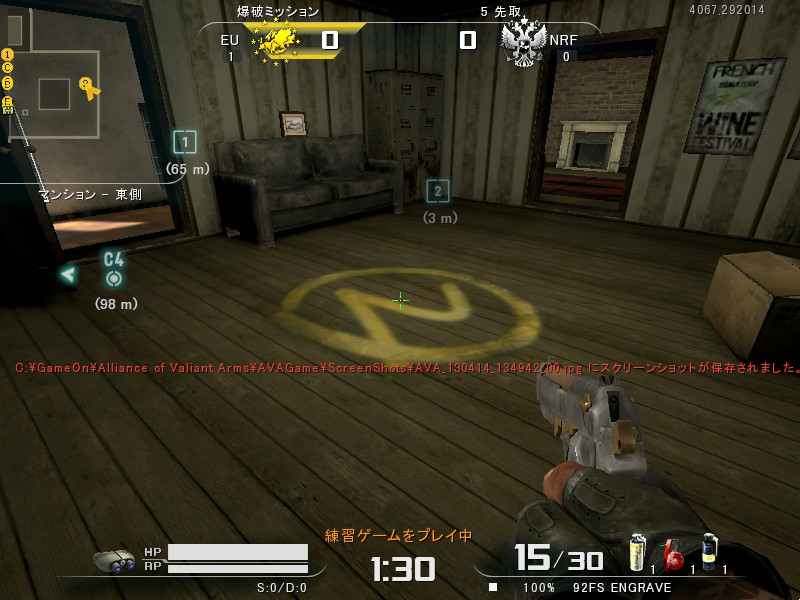
Task: Click the C4 objective marker
Action: 114,268
